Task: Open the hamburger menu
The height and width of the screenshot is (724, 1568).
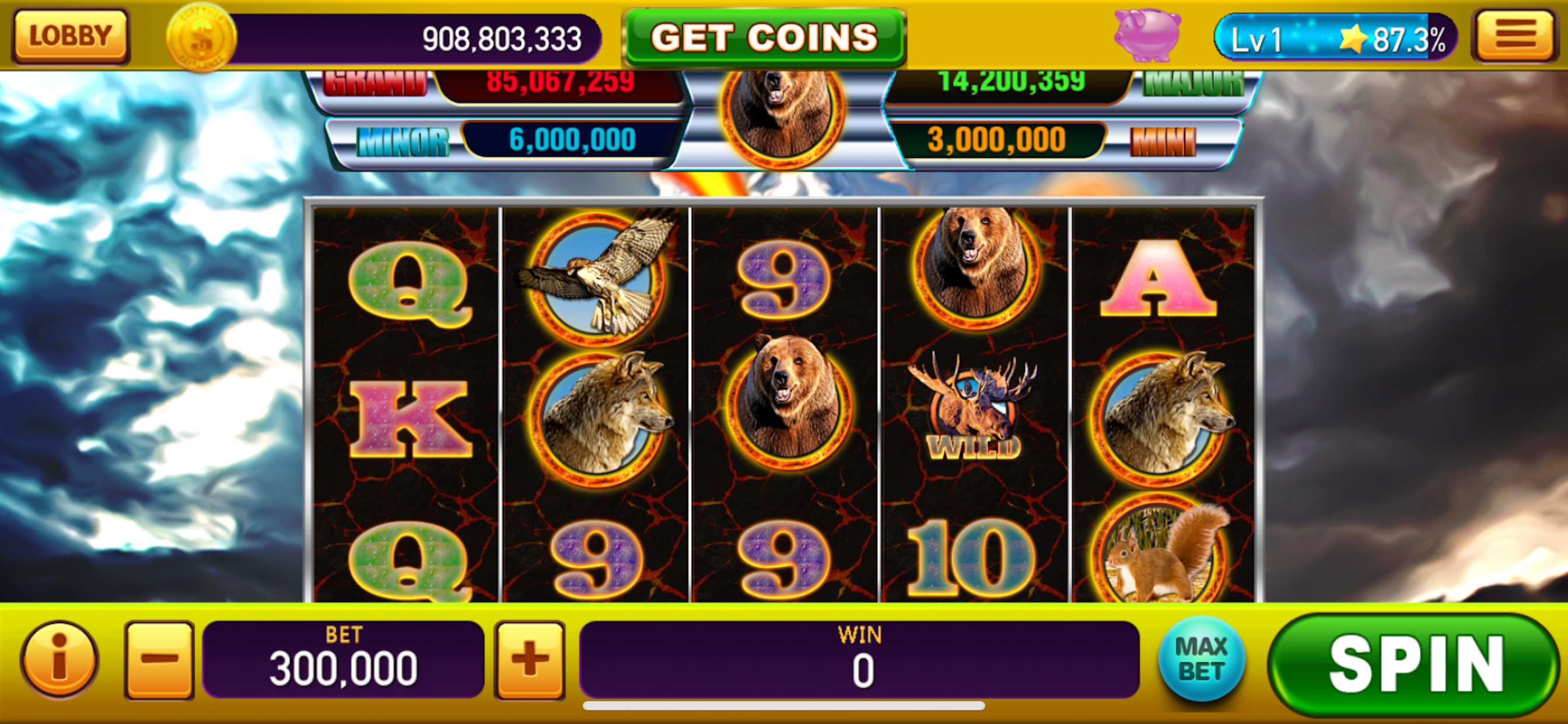Action: pos(1514,36)
